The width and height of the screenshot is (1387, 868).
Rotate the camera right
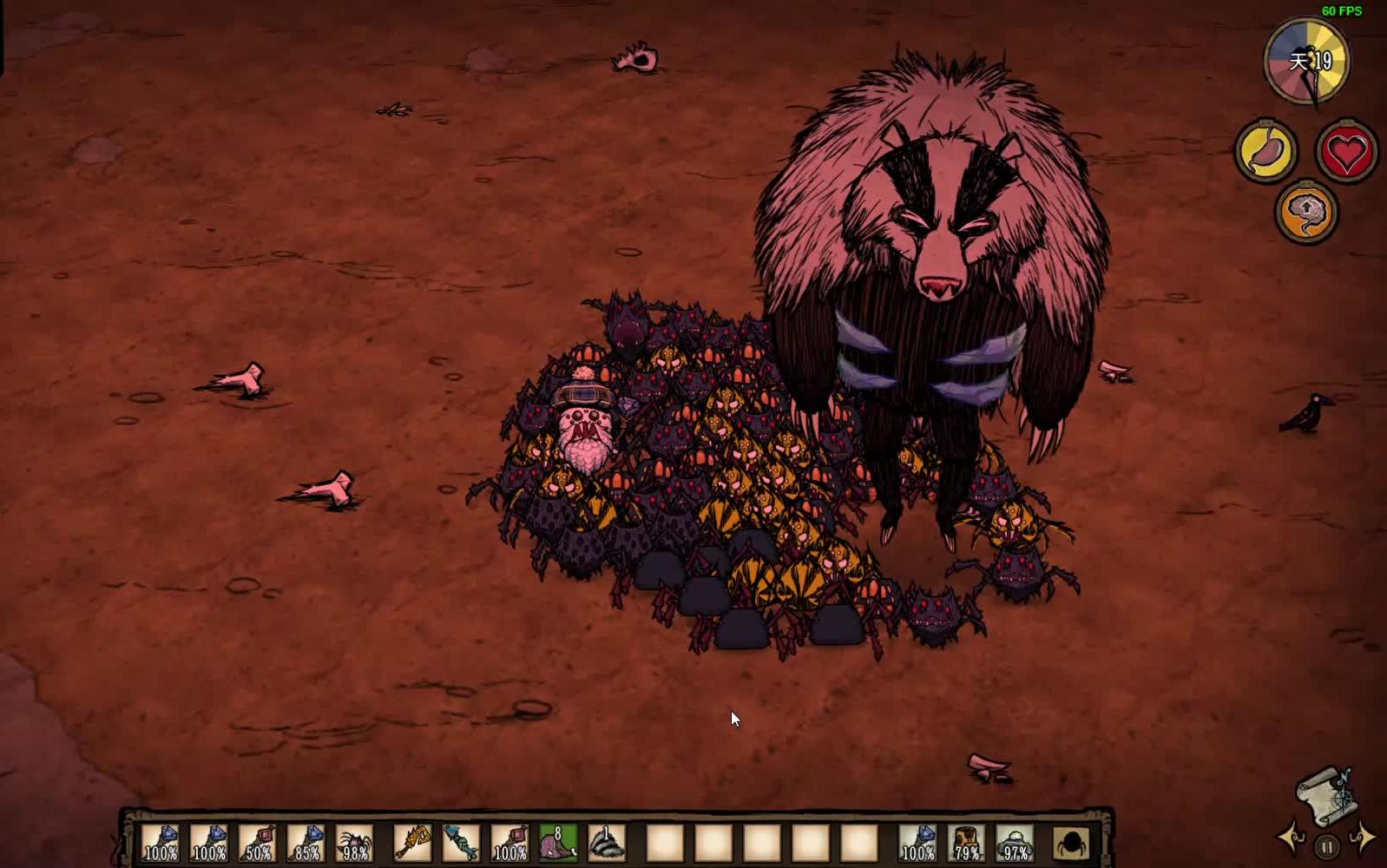[x=1363, y=838]
